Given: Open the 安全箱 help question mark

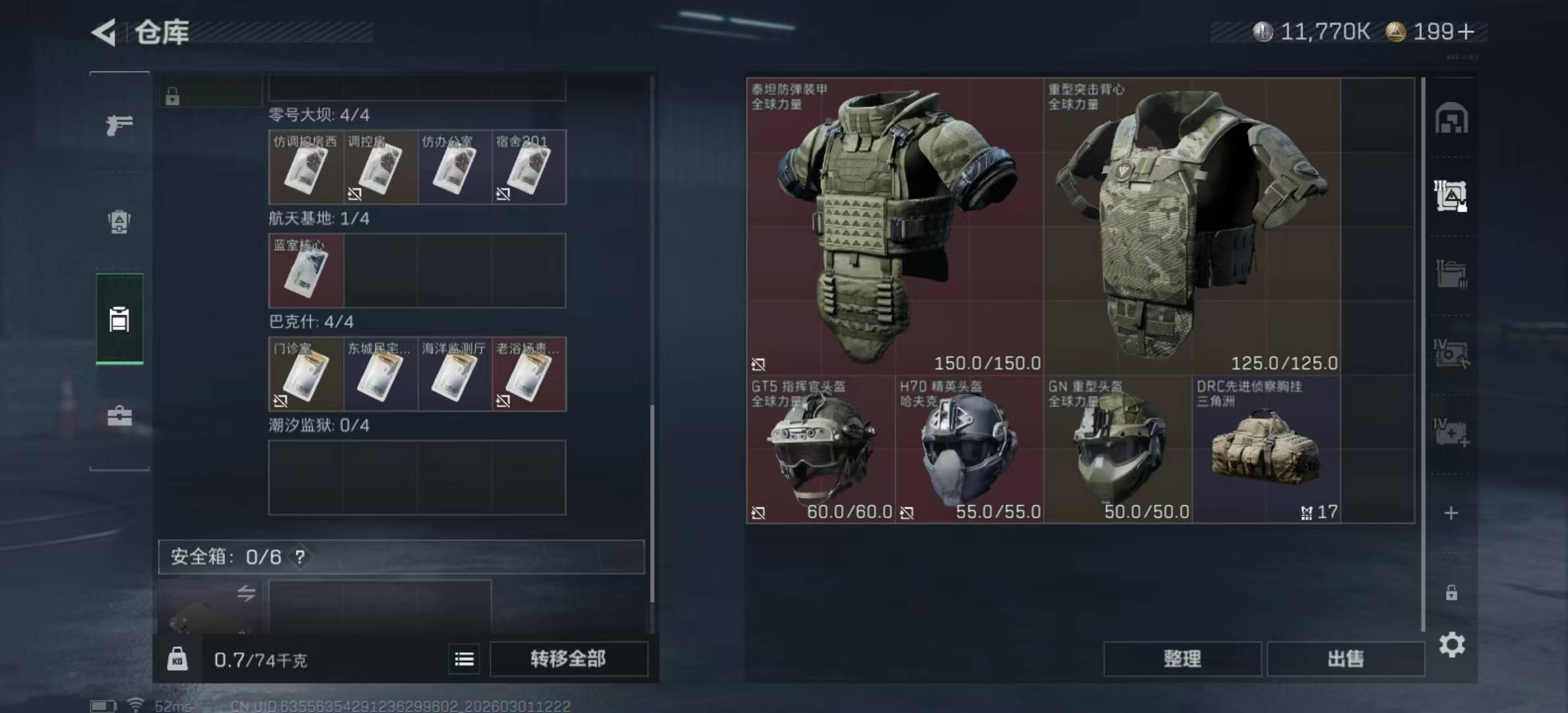Looking at the screenshot, I should point(300,557).
